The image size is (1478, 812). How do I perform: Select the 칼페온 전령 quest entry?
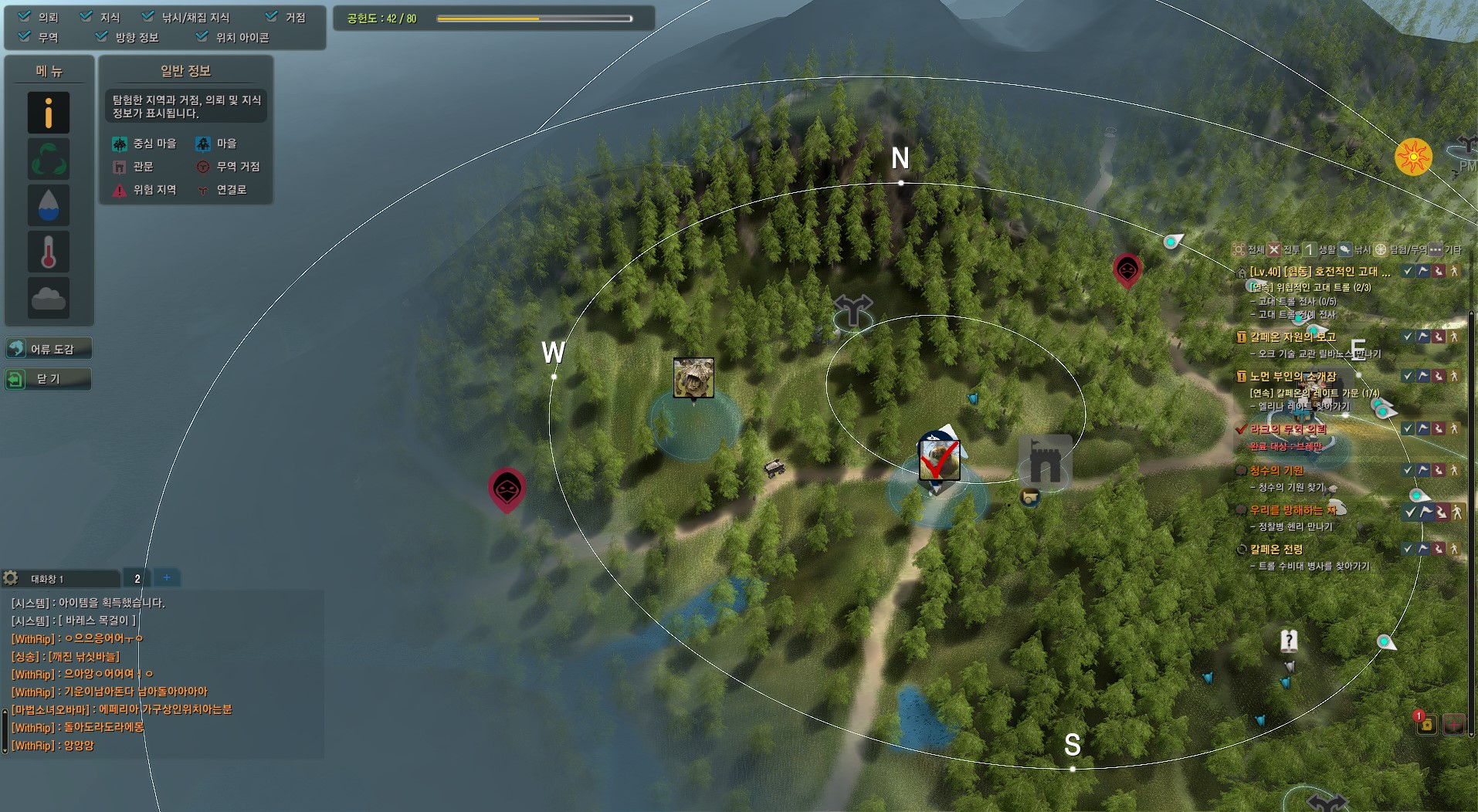click(x=1276, y=550)
